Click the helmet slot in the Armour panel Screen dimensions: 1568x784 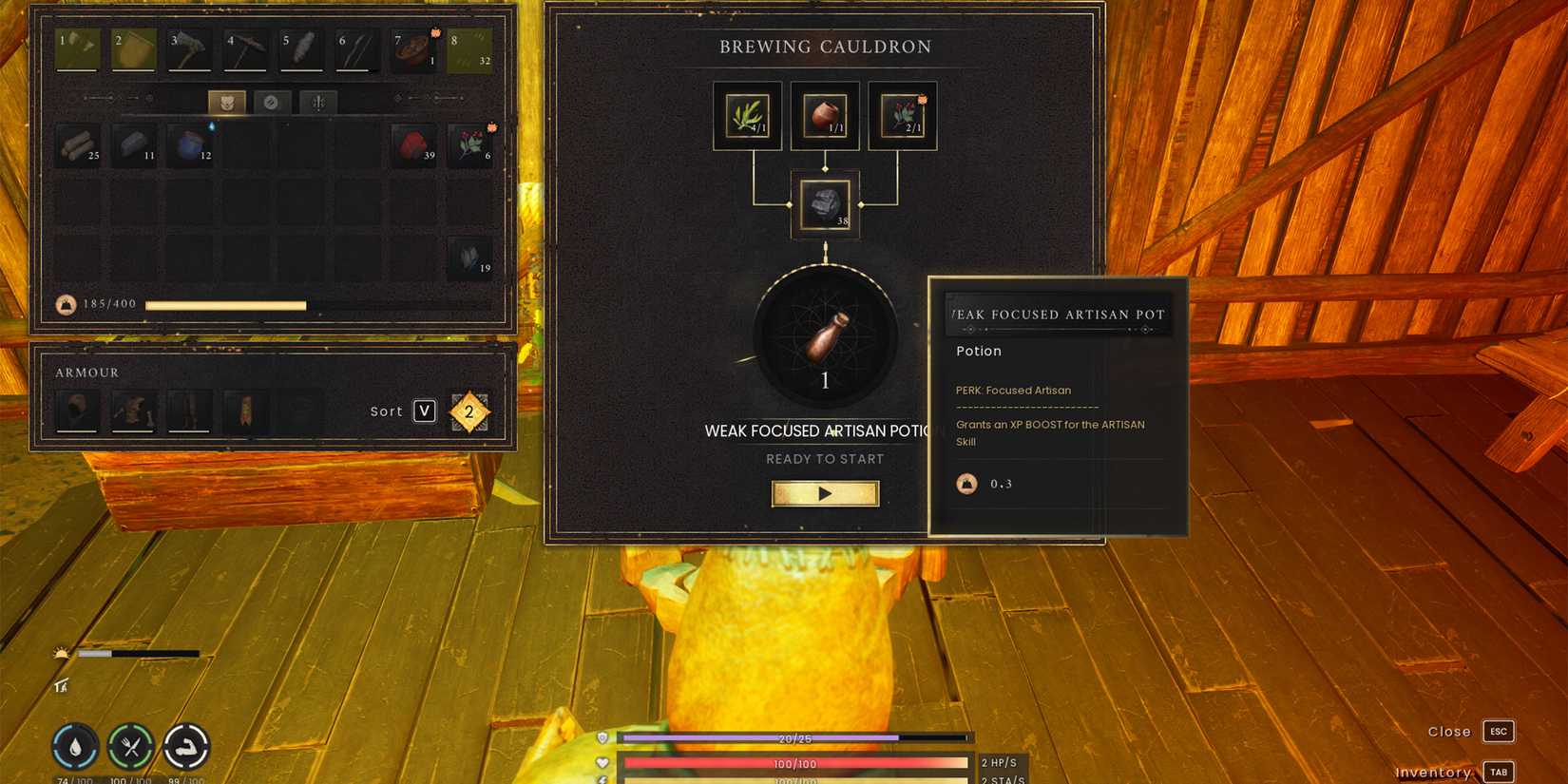[76, 411]
